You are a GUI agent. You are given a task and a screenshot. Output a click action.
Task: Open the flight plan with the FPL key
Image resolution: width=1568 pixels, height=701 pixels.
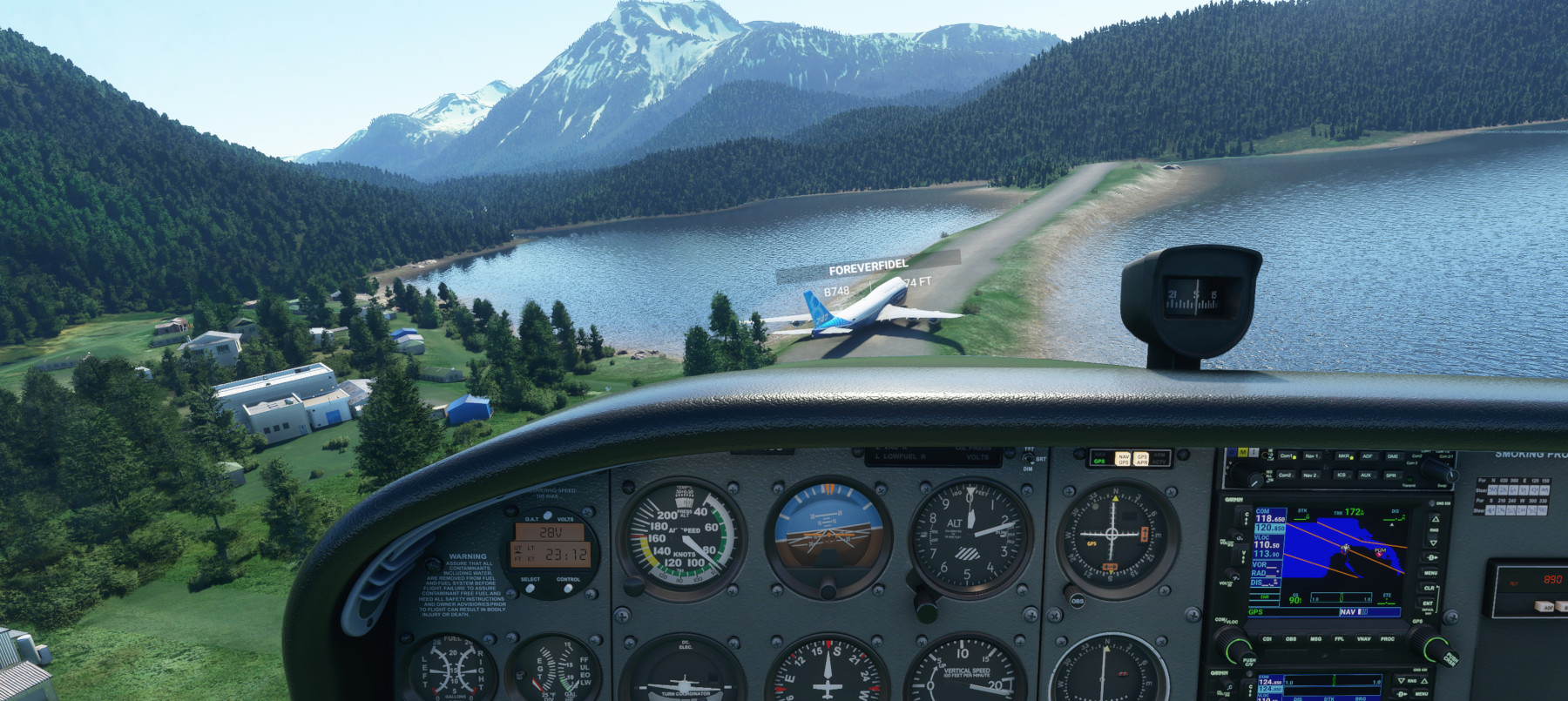(1339, 639)
